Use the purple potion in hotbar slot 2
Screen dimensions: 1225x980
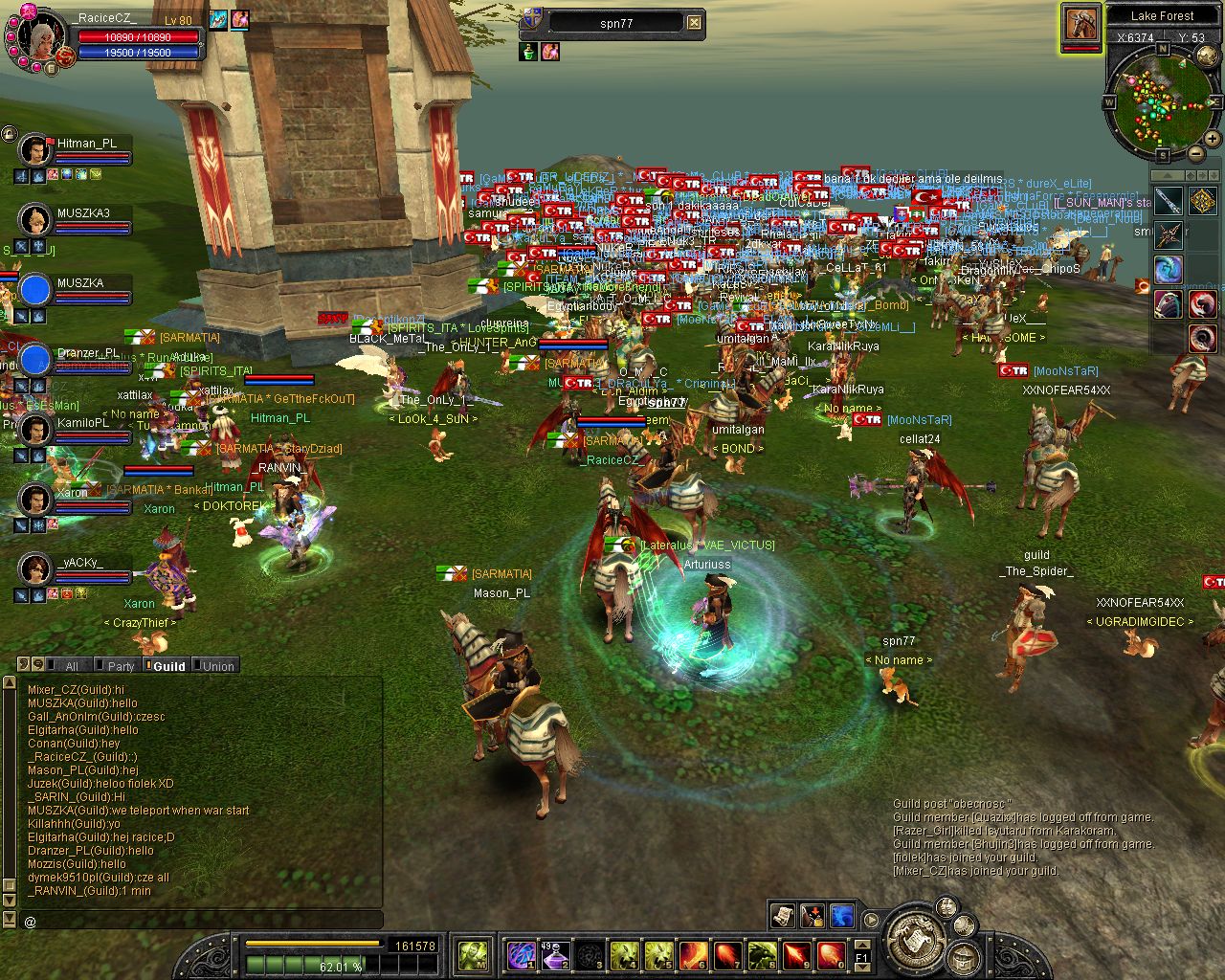pos(555,954)
